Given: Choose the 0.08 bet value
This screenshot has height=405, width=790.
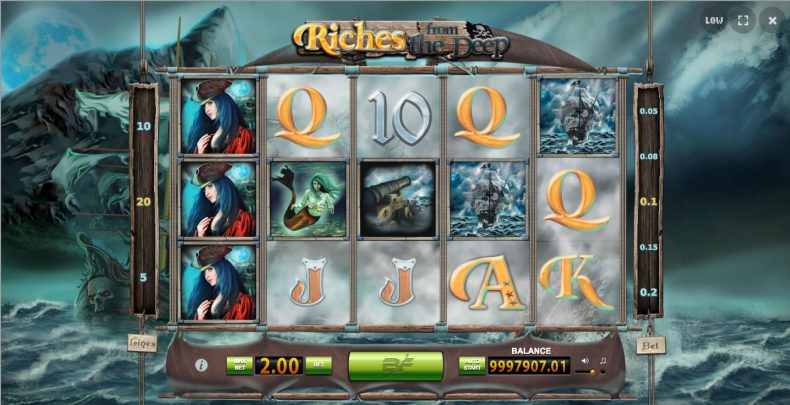Looking at the screenshot, I should coord(649,156).
